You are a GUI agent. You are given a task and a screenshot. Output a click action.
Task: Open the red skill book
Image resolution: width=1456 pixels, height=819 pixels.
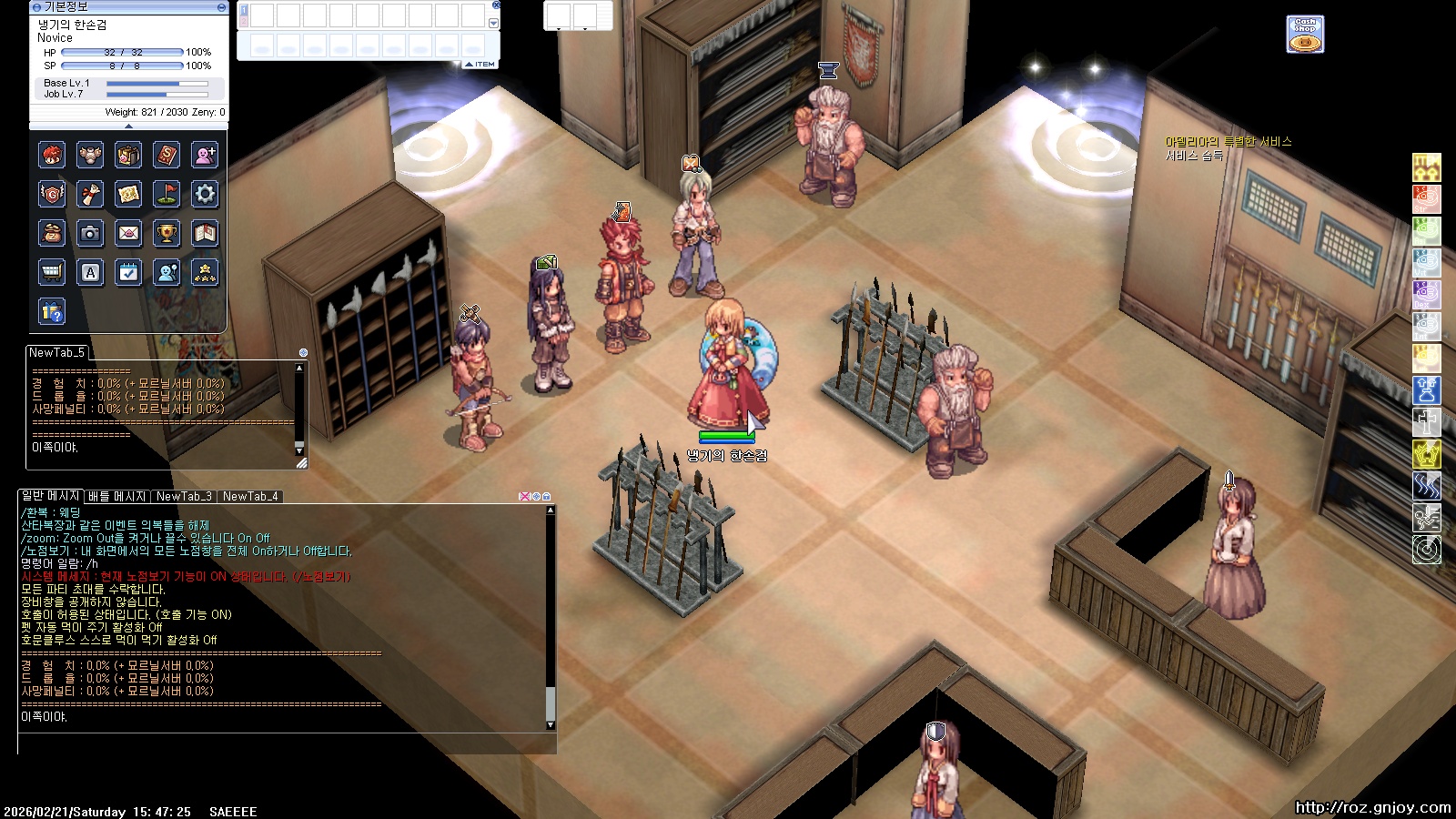point(167,155)
